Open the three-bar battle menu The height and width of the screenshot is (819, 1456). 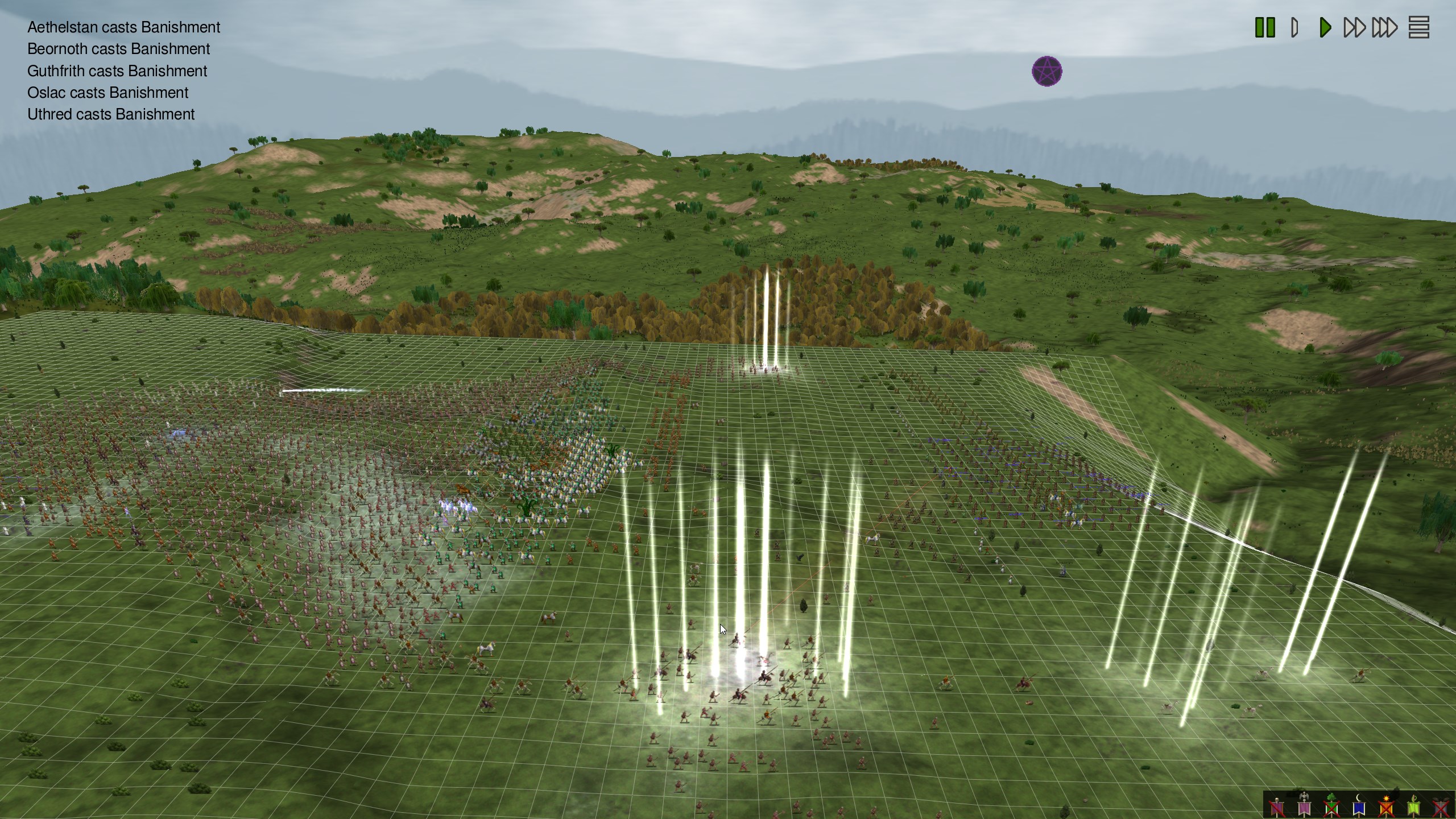(x=1418, y=27)
